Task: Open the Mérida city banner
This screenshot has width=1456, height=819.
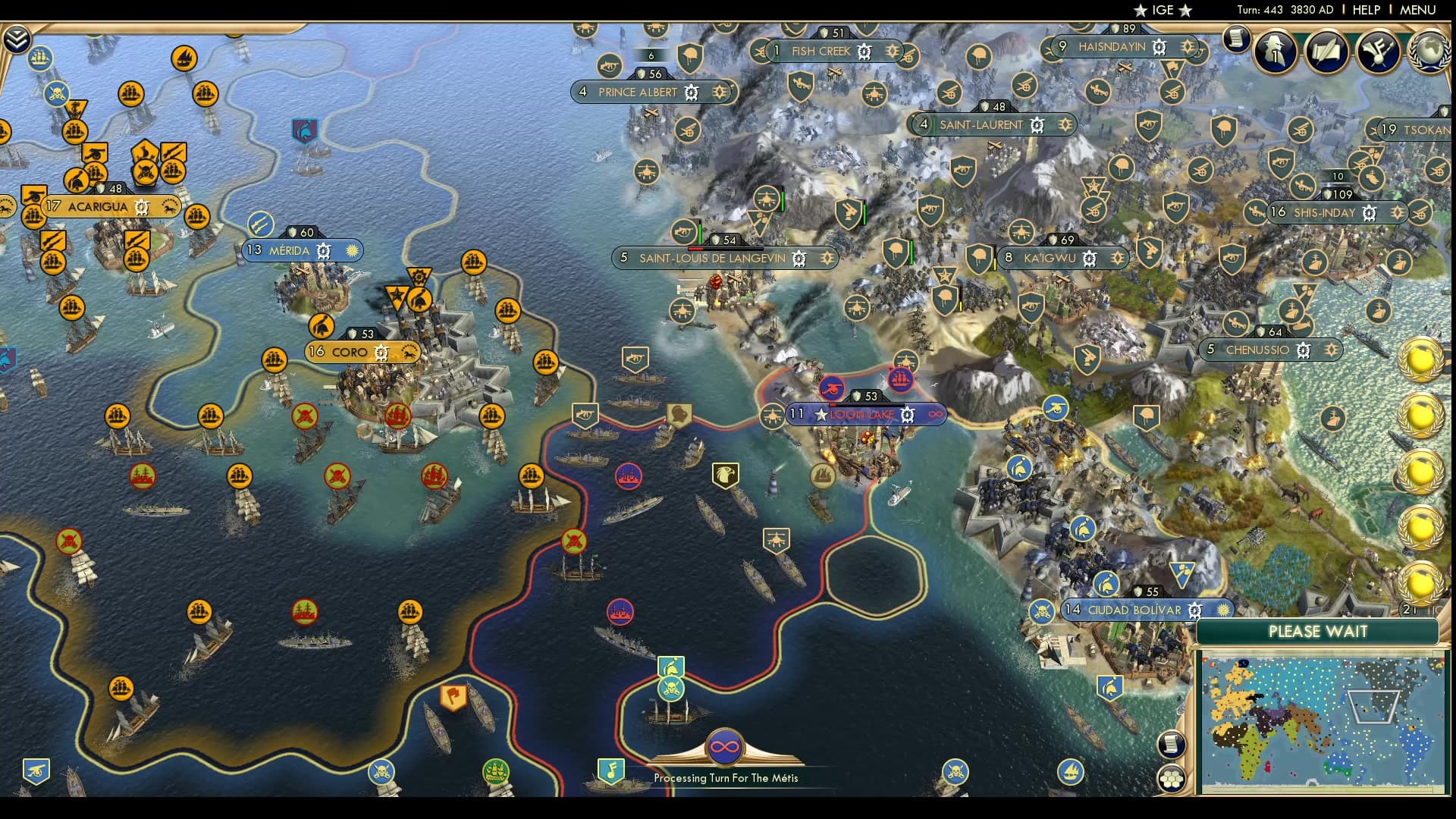Action: 290,250
